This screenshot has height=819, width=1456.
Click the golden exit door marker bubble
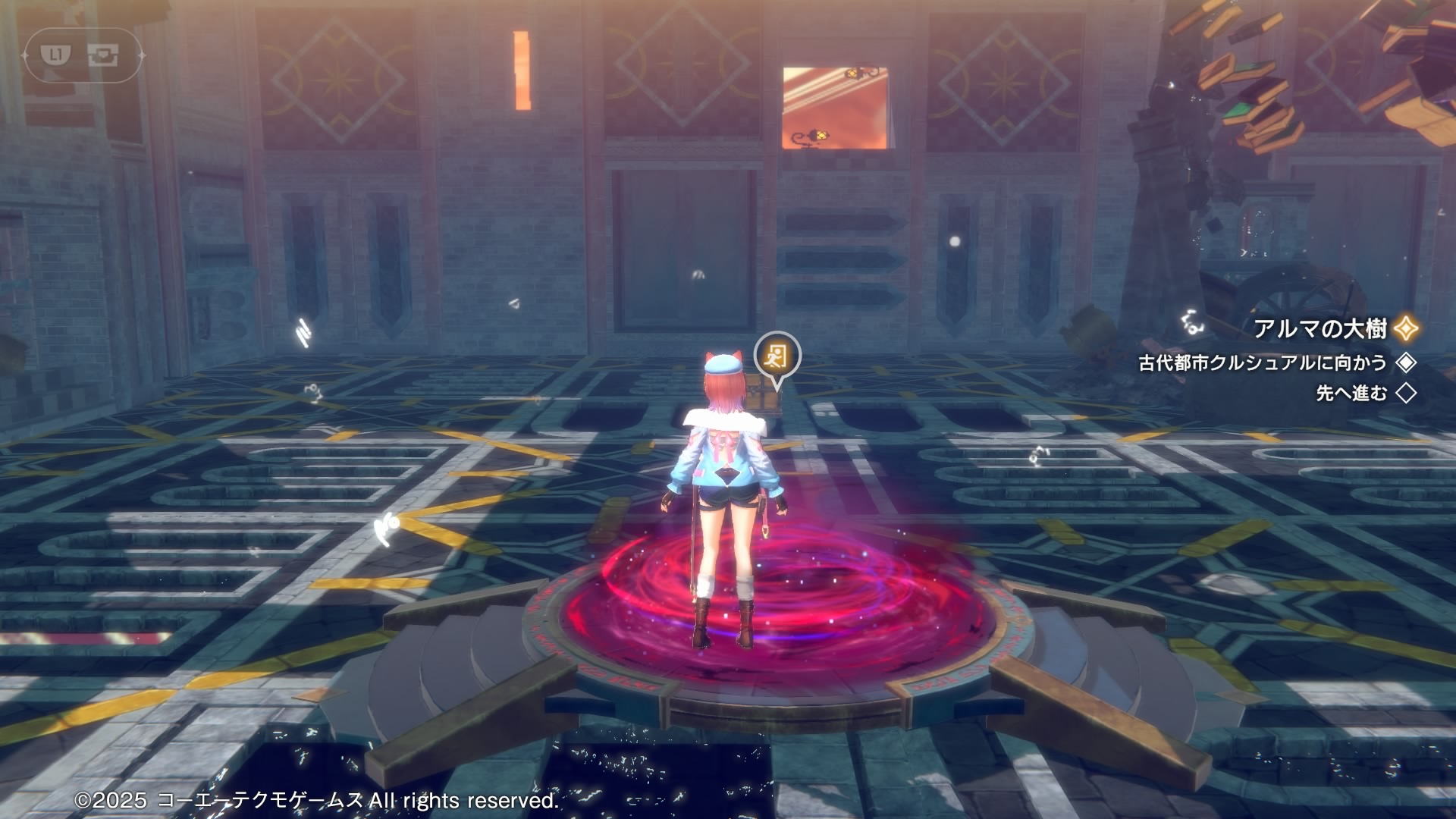click(x=777, y=355)
